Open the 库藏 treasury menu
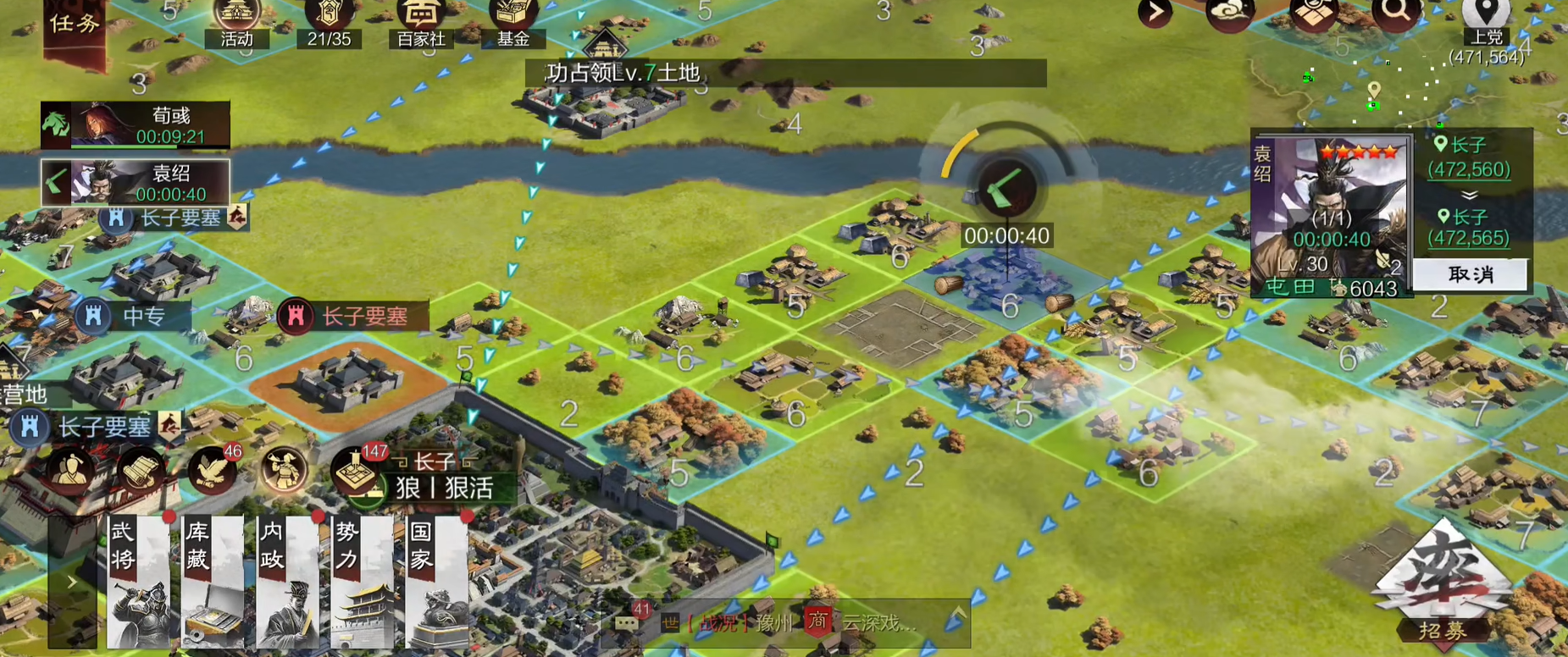Image resolution: width=1568 pixels, height=657 pixels. [213, 581]
